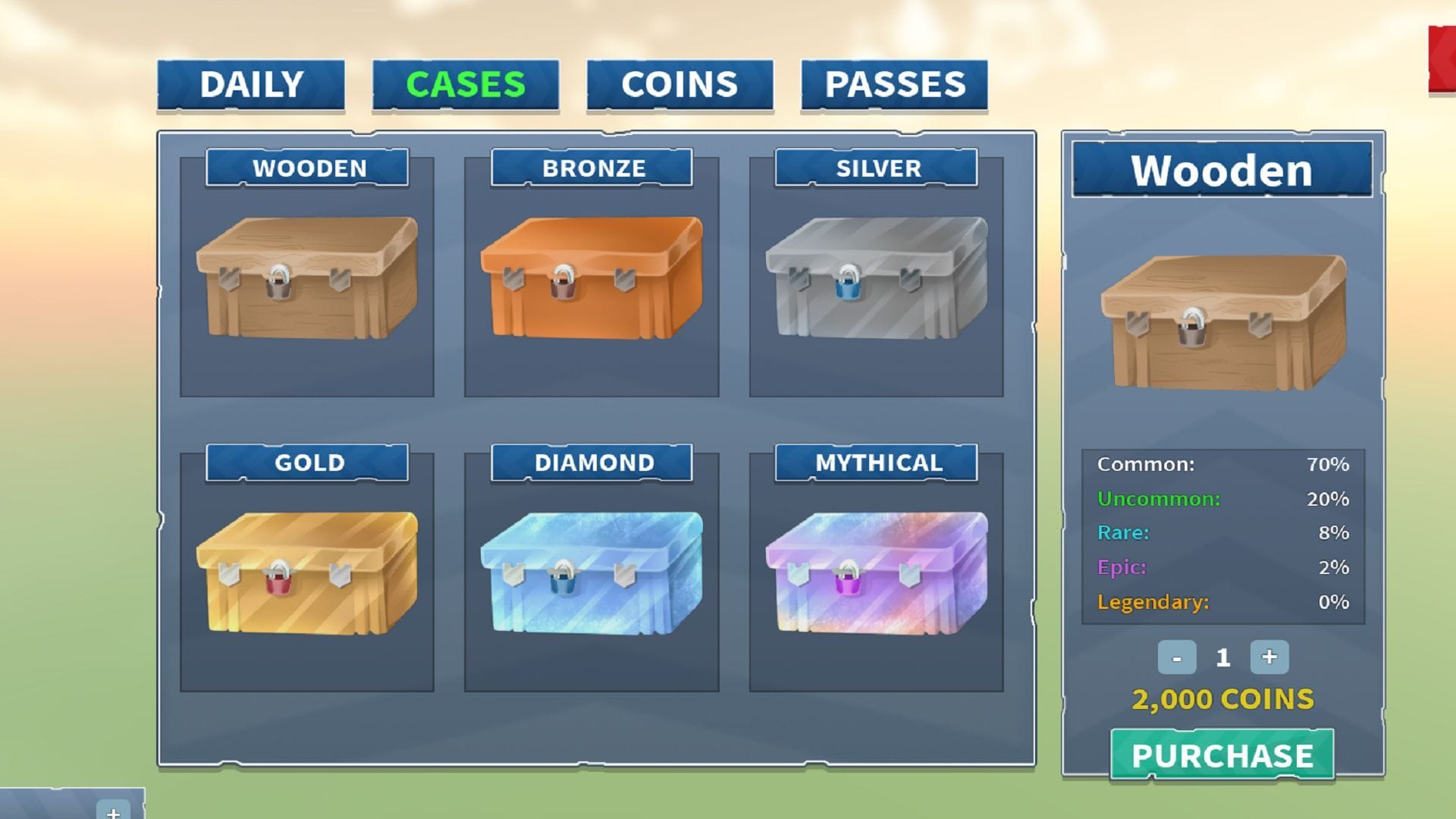This screenshot has width=1456, height=819.
Task: Go to the PASSES tab
Action: pos(895,83)
